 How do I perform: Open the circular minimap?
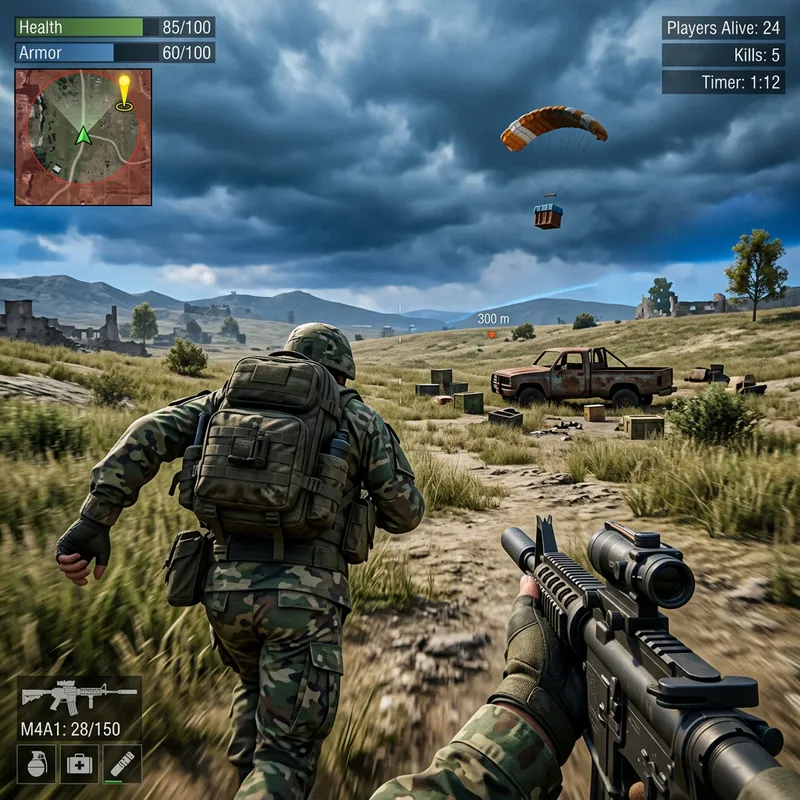pos(83,137)
